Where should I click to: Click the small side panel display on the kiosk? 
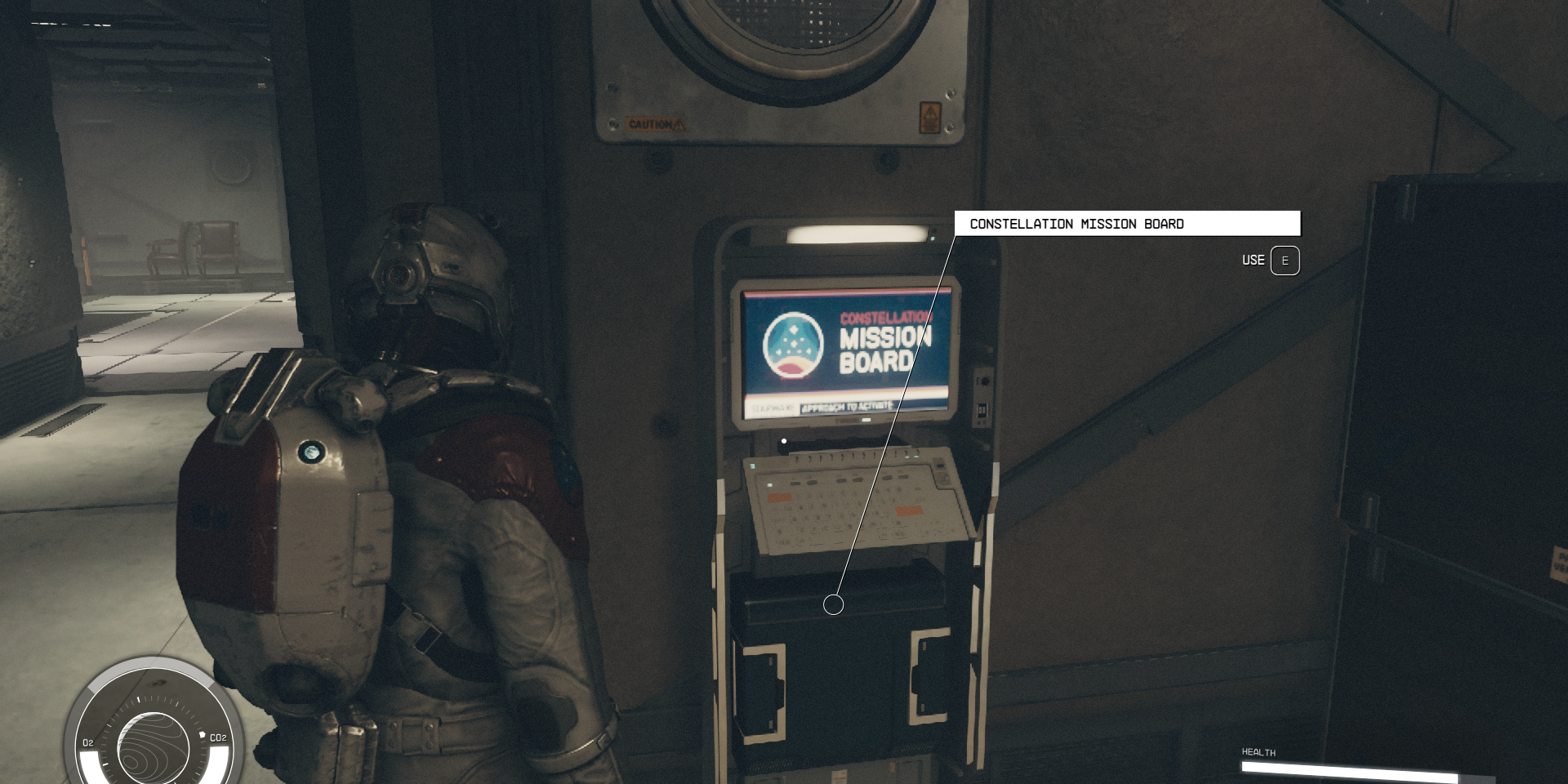pyautogui.click(x=984, y=410)
